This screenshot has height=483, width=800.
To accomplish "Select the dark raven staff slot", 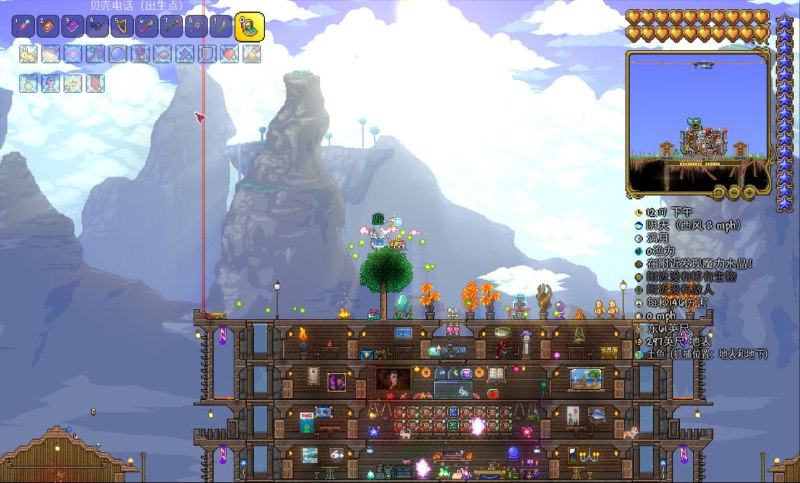I will click(x=97, y=26).
